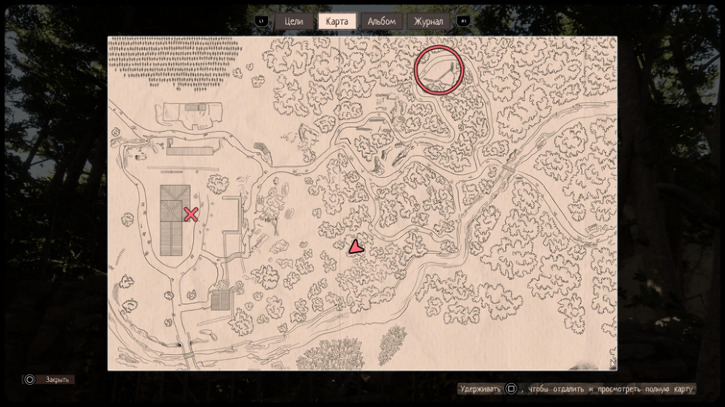This screenshot has width=725, height=407.
Task: Show the Журнал tab
Action: click(428, 21)
